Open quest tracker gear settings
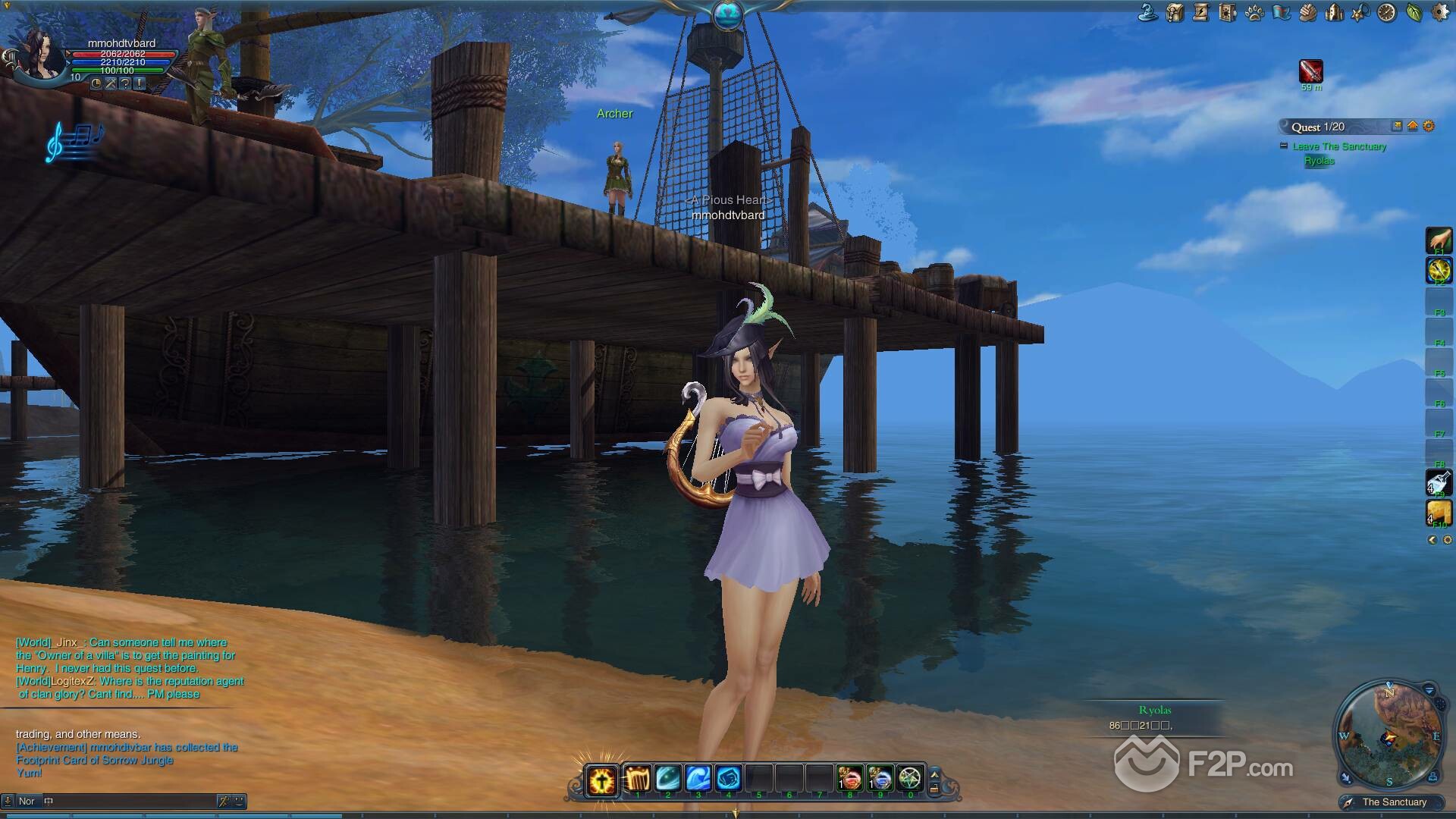 click(1429, 127)
